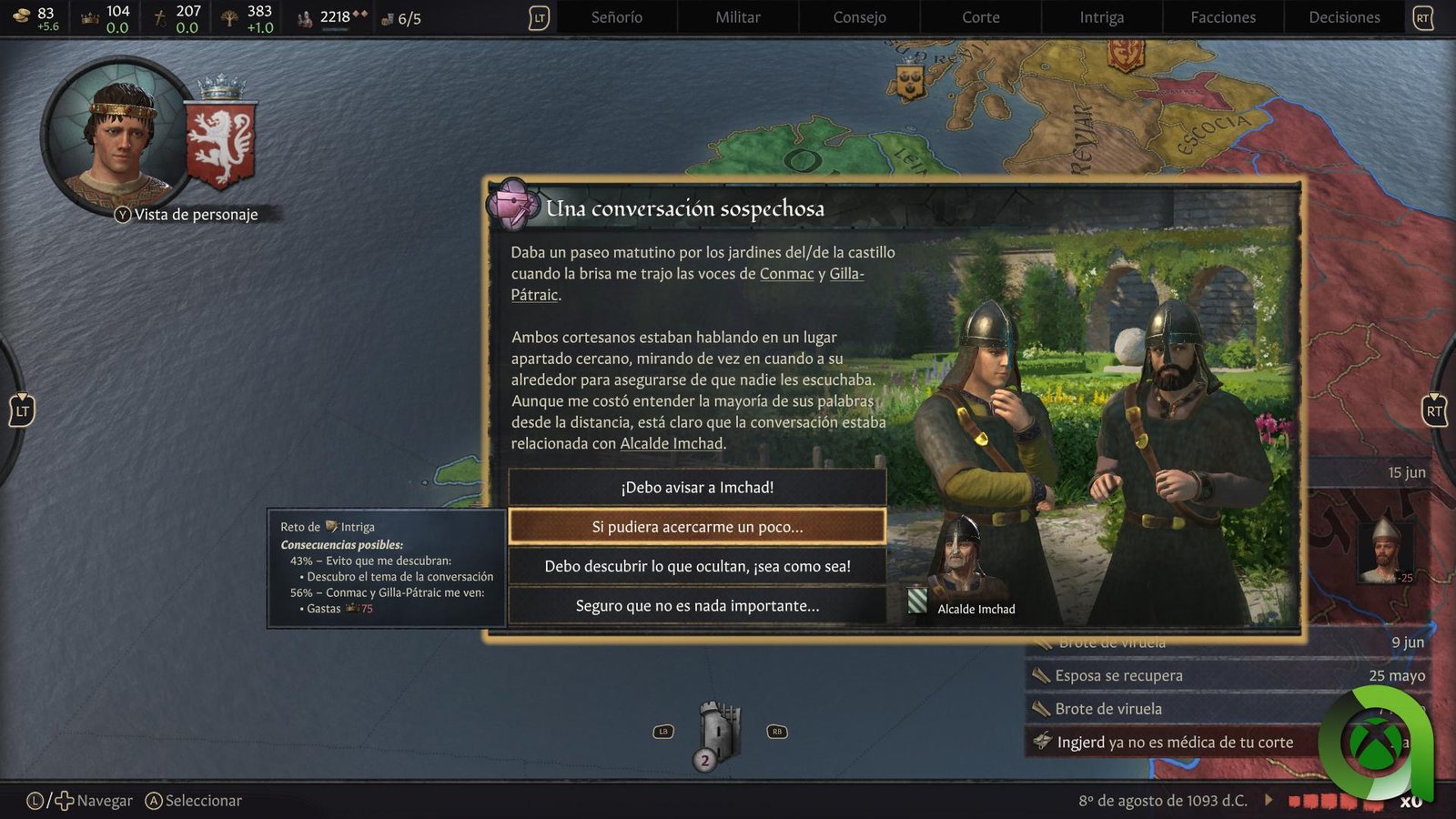This screenshot has width=1456, height=819.
Task: Choose "Seguro que no es nada importante..."
Action: (x=697, y=606)
